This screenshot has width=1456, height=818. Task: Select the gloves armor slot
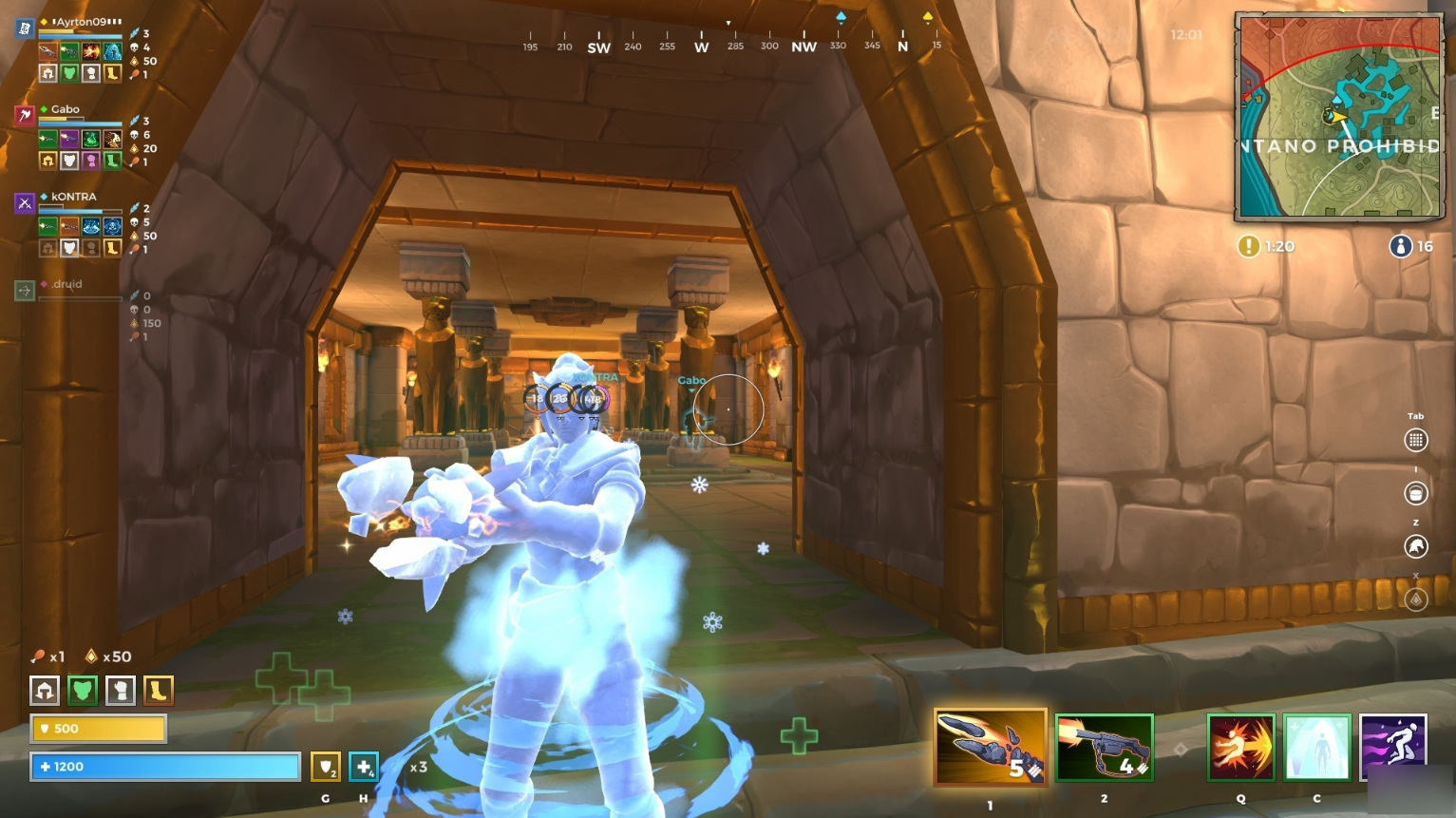[x=121, y=690]
